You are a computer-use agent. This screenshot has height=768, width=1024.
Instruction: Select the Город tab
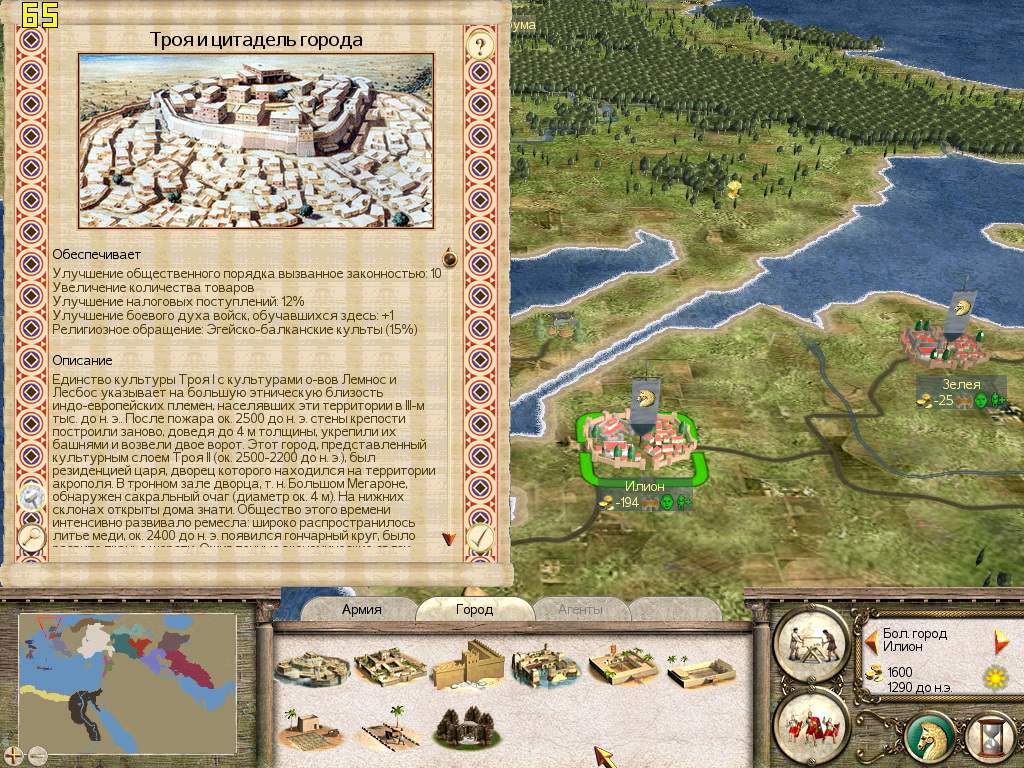(x=474, y=609)
